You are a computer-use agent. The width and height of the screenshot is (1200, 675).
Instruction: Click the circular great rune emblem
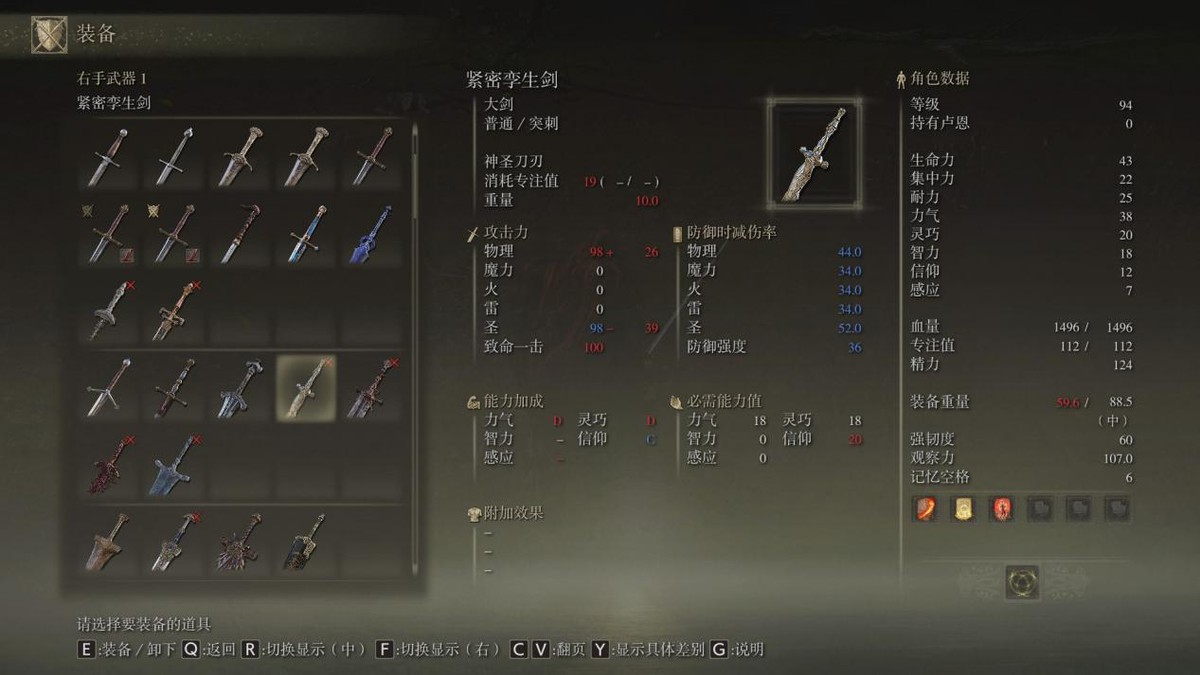[1022, 581]
